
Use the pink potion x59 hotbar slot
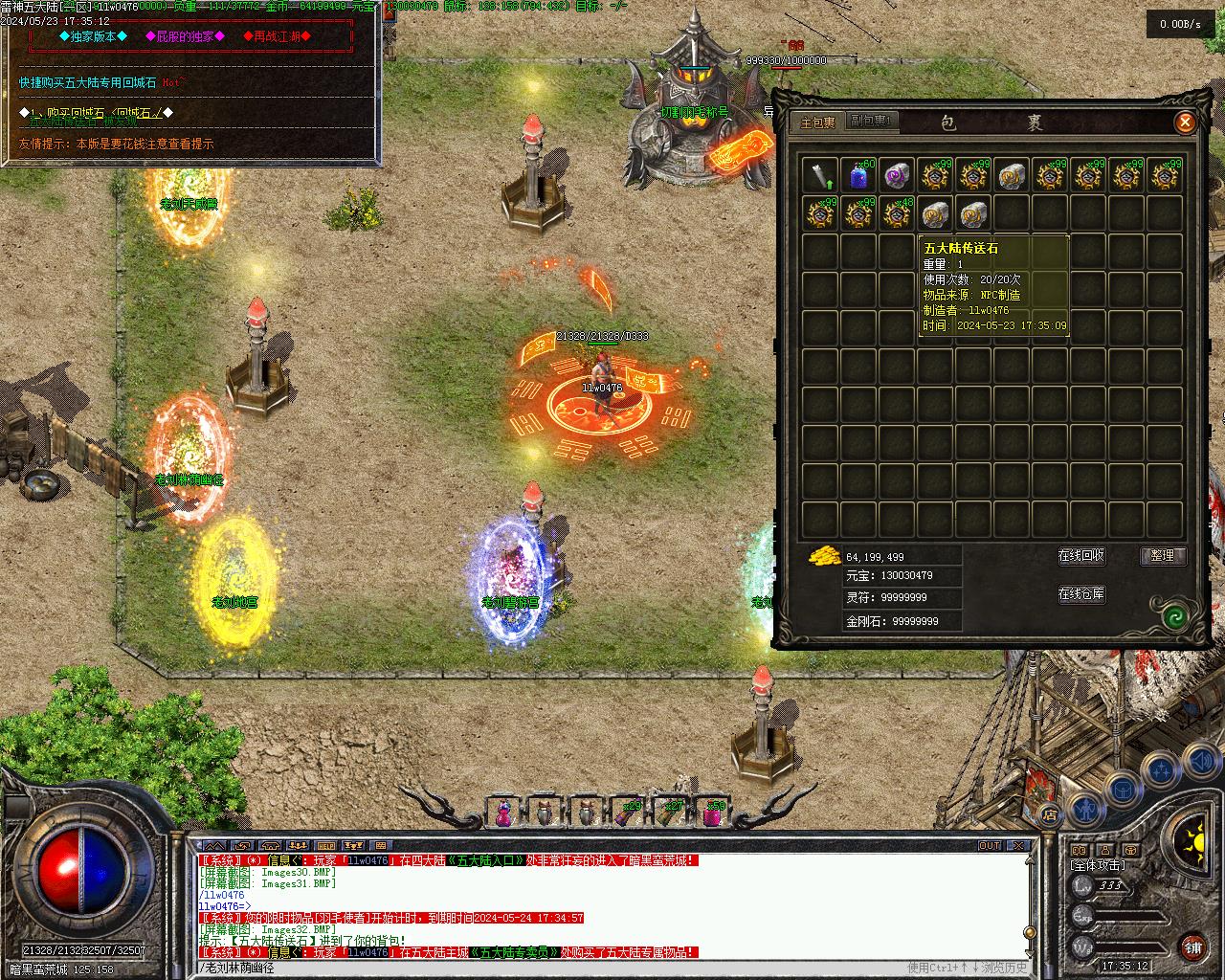[x=714, y=813]
